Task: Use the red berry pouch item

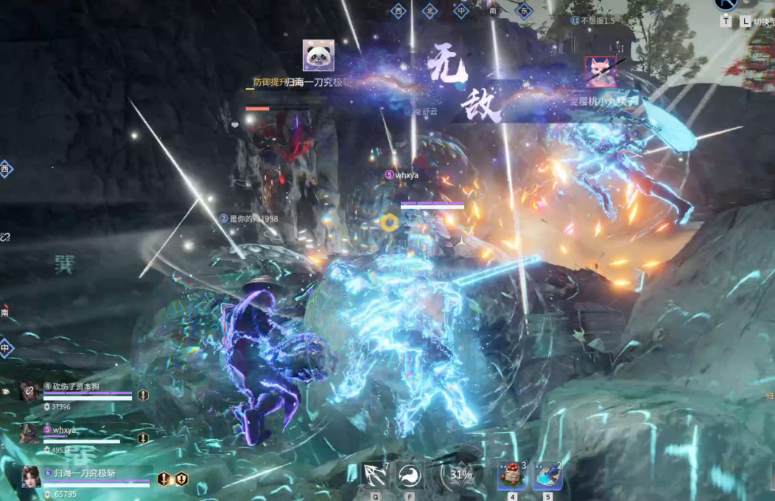Action: pos(512,476)
